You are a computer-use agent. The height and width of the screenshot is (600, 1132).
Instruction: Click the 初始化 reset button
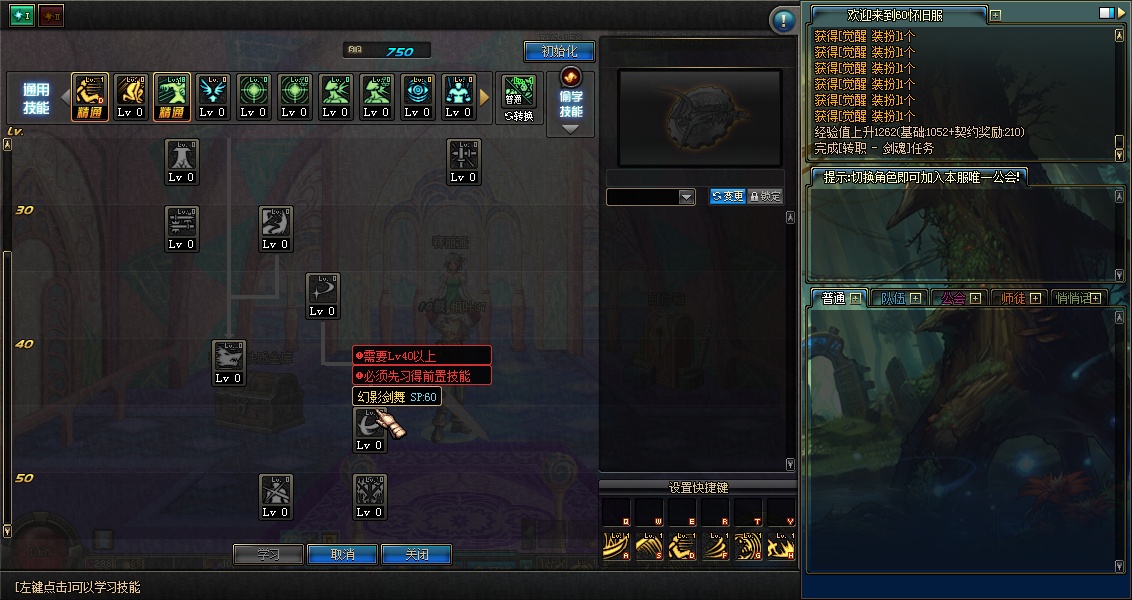click(x=559, y=51)
